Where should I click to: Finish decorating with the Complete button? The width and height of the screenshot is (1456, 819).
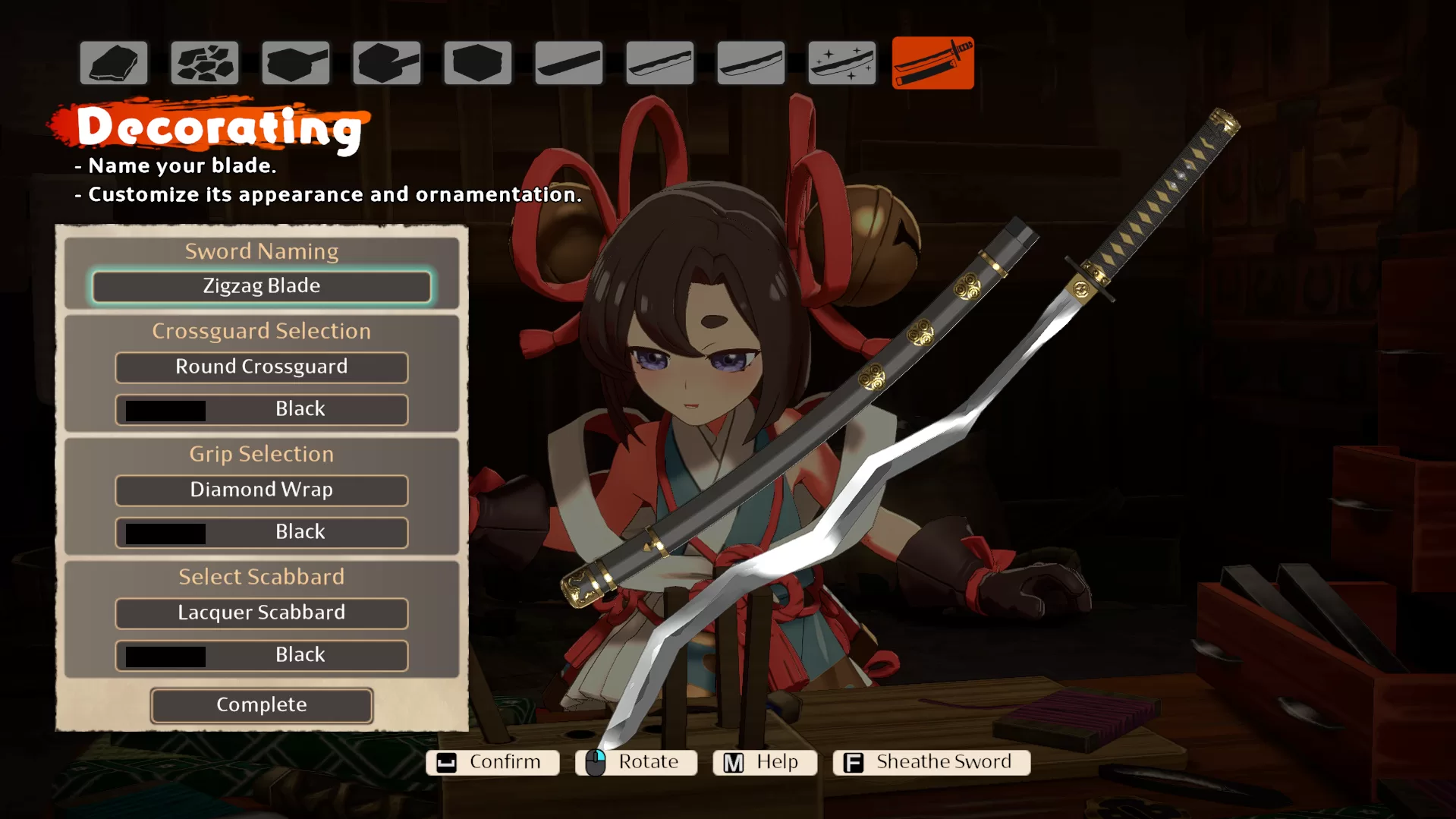pos(261,705)
